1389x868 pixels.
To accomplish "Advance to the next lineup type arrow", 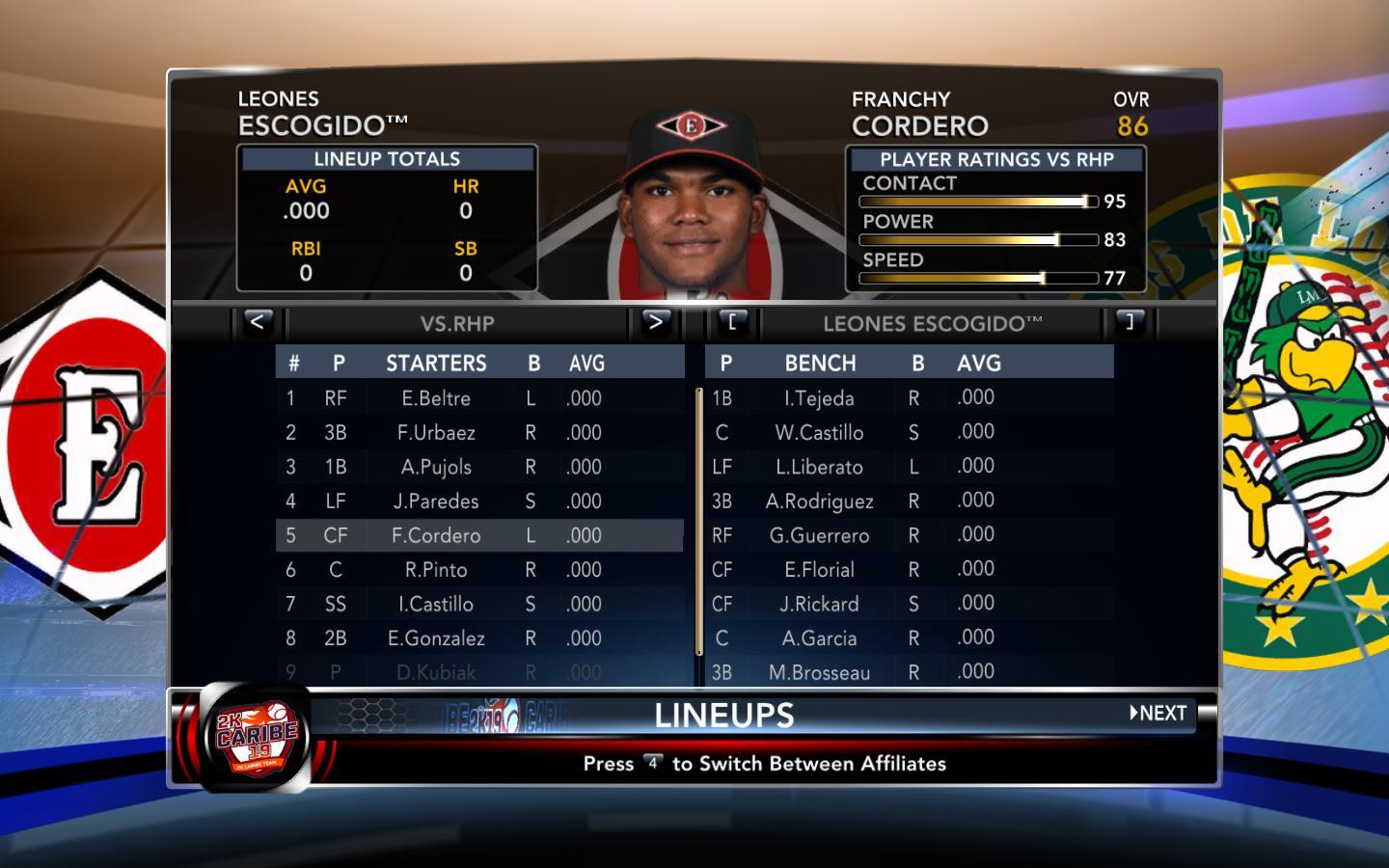I will pyautogui.click(x=655, y=322).
